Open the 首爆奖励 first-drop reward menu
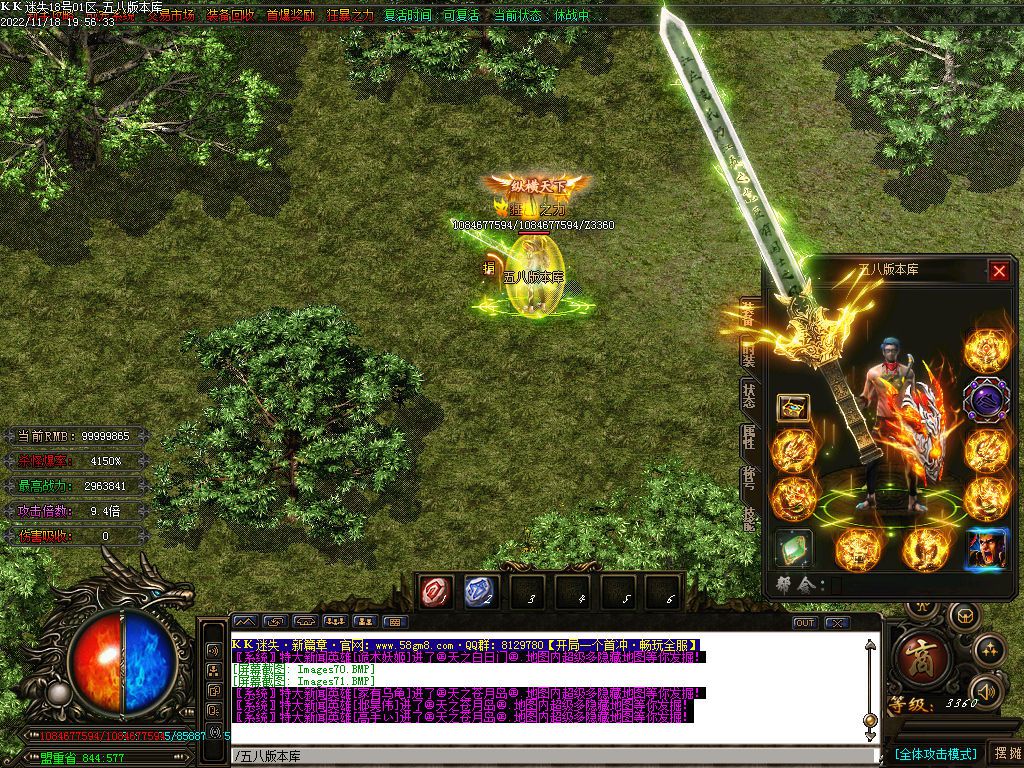Image resolution: width=1024 pixels, height=768 pixels. [x=290, y=16]
